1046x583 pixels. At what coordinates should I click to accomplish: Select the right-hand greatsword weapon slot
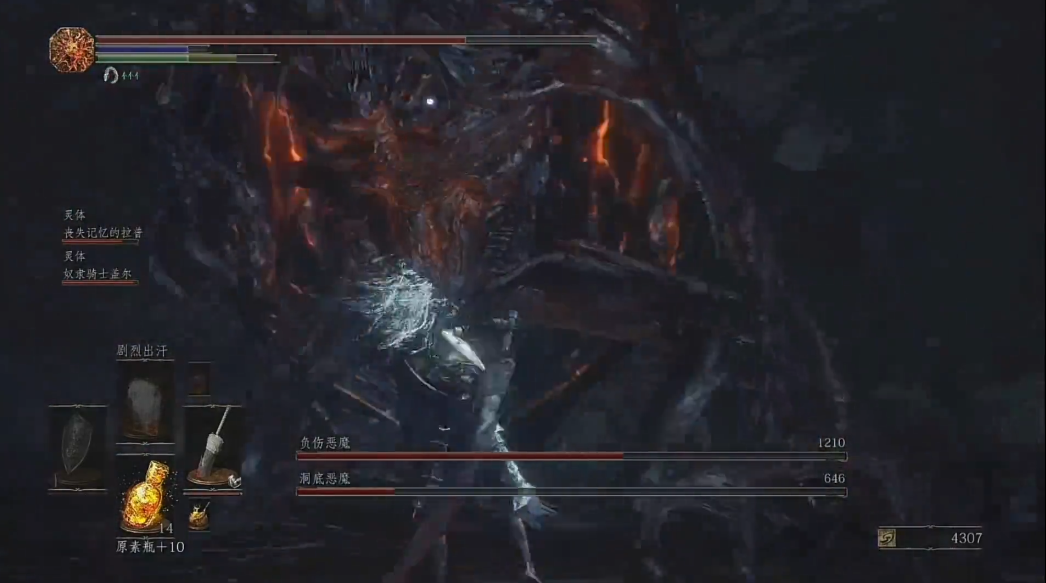click(x=213, y=446)
